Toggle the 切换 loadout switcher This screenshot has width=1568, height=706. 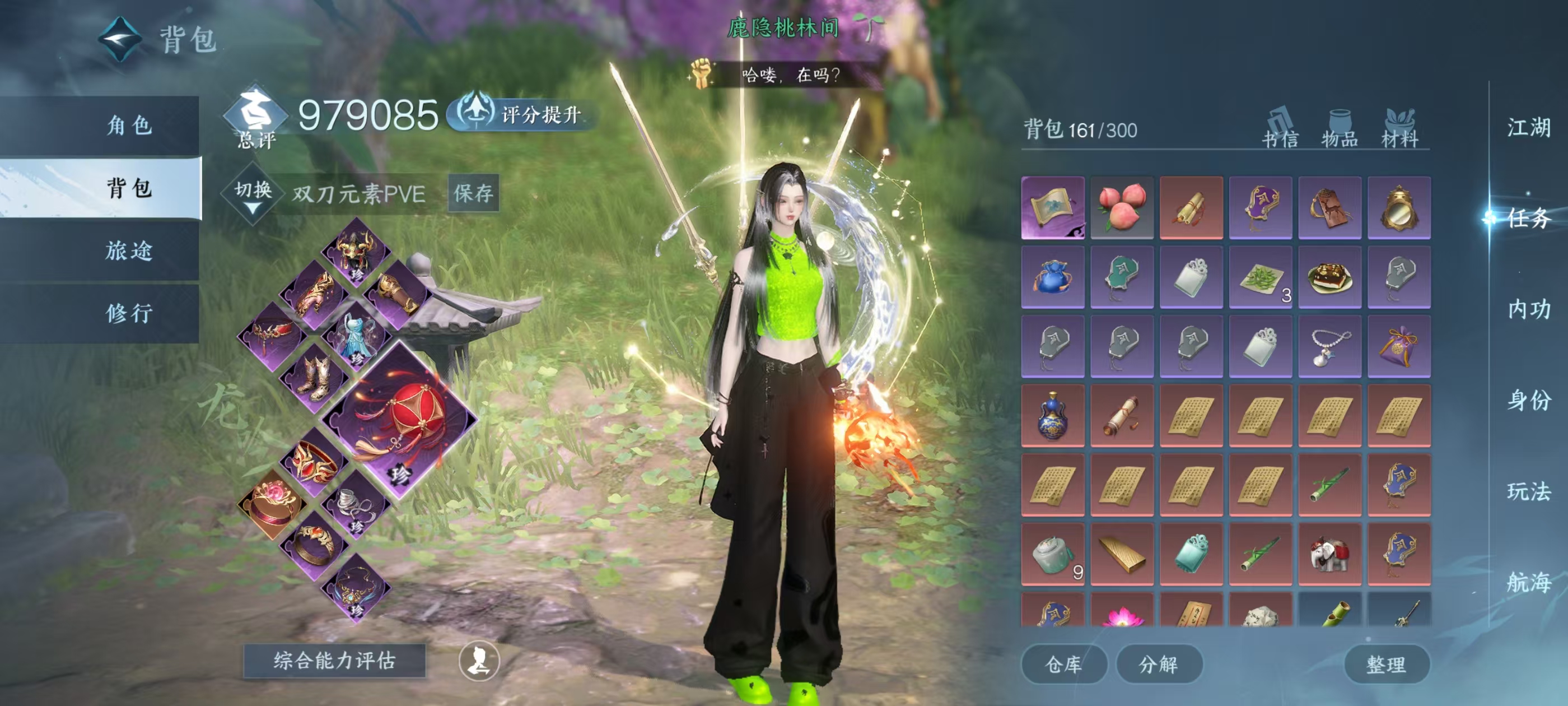253,194
